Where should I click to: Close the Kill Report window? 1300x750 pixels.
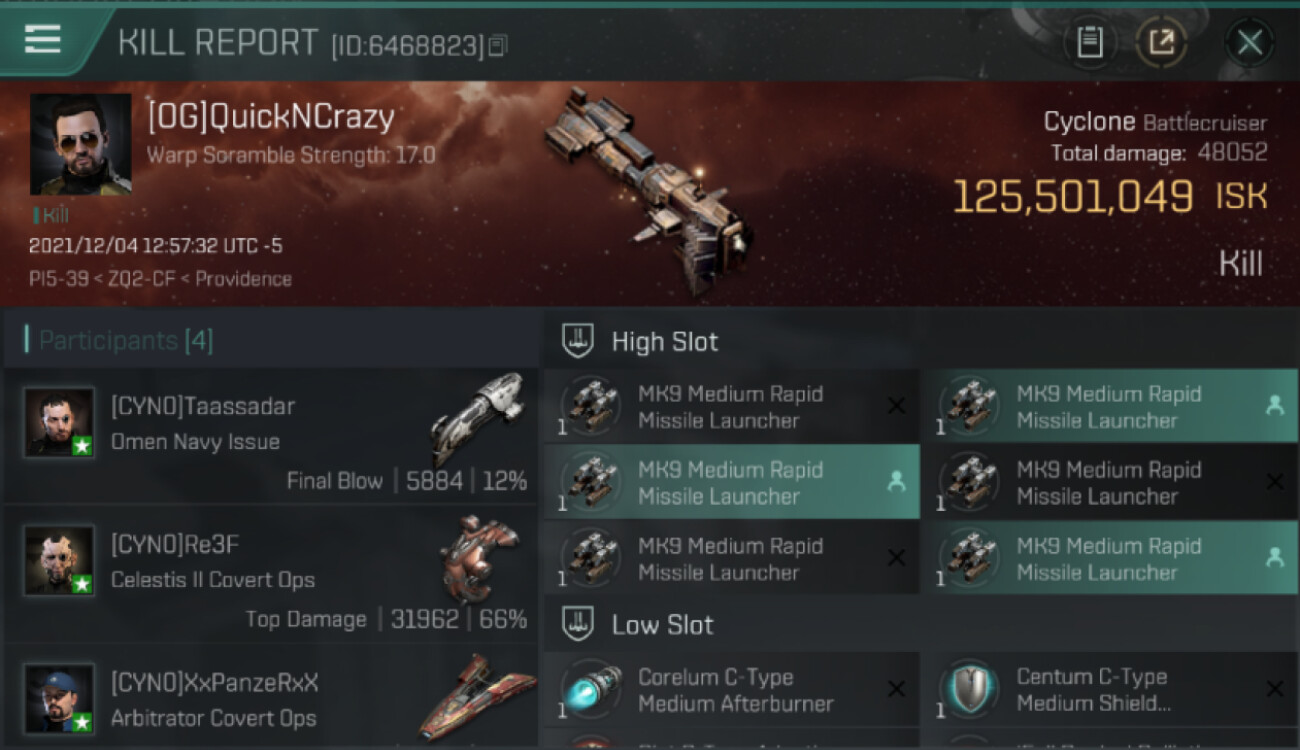[1249, 42]
